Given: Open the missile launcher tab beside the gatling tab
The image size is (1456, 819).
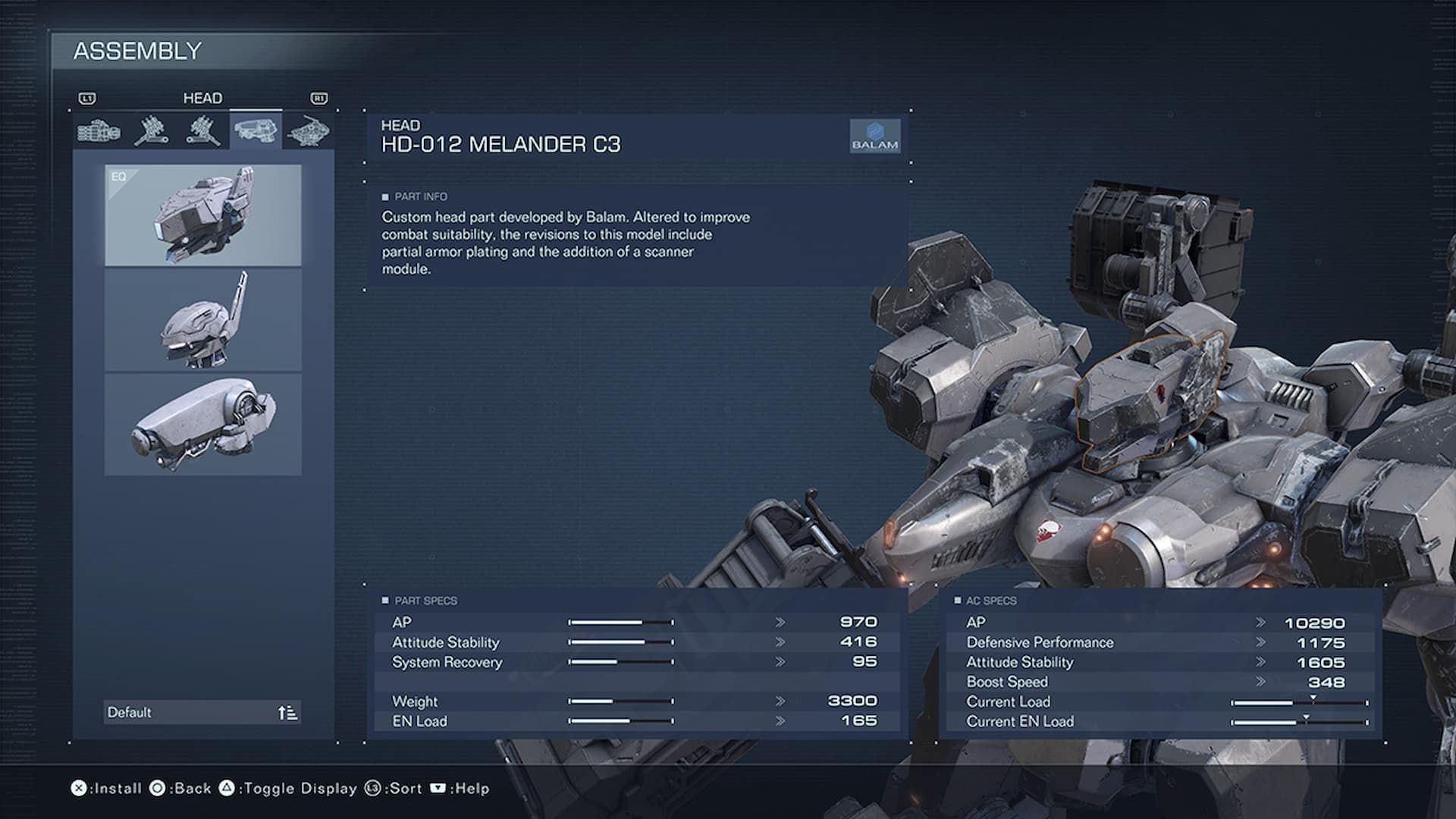Looking at the screenshot, I should (151, 131).
